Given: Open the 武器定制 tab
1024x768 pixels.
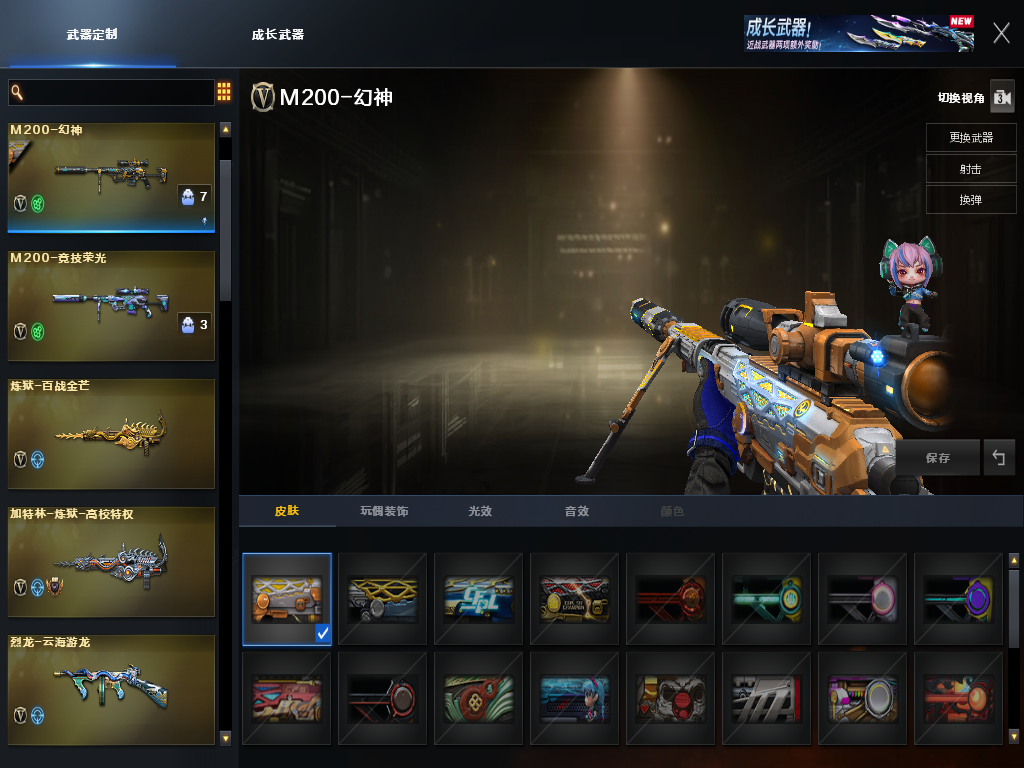Looking at the screenshot, I should pos(92,34).
